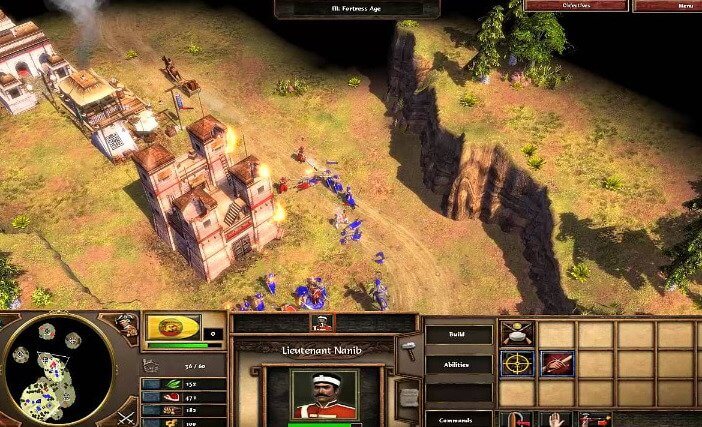Select the Build command tab

tap(458, 335)
